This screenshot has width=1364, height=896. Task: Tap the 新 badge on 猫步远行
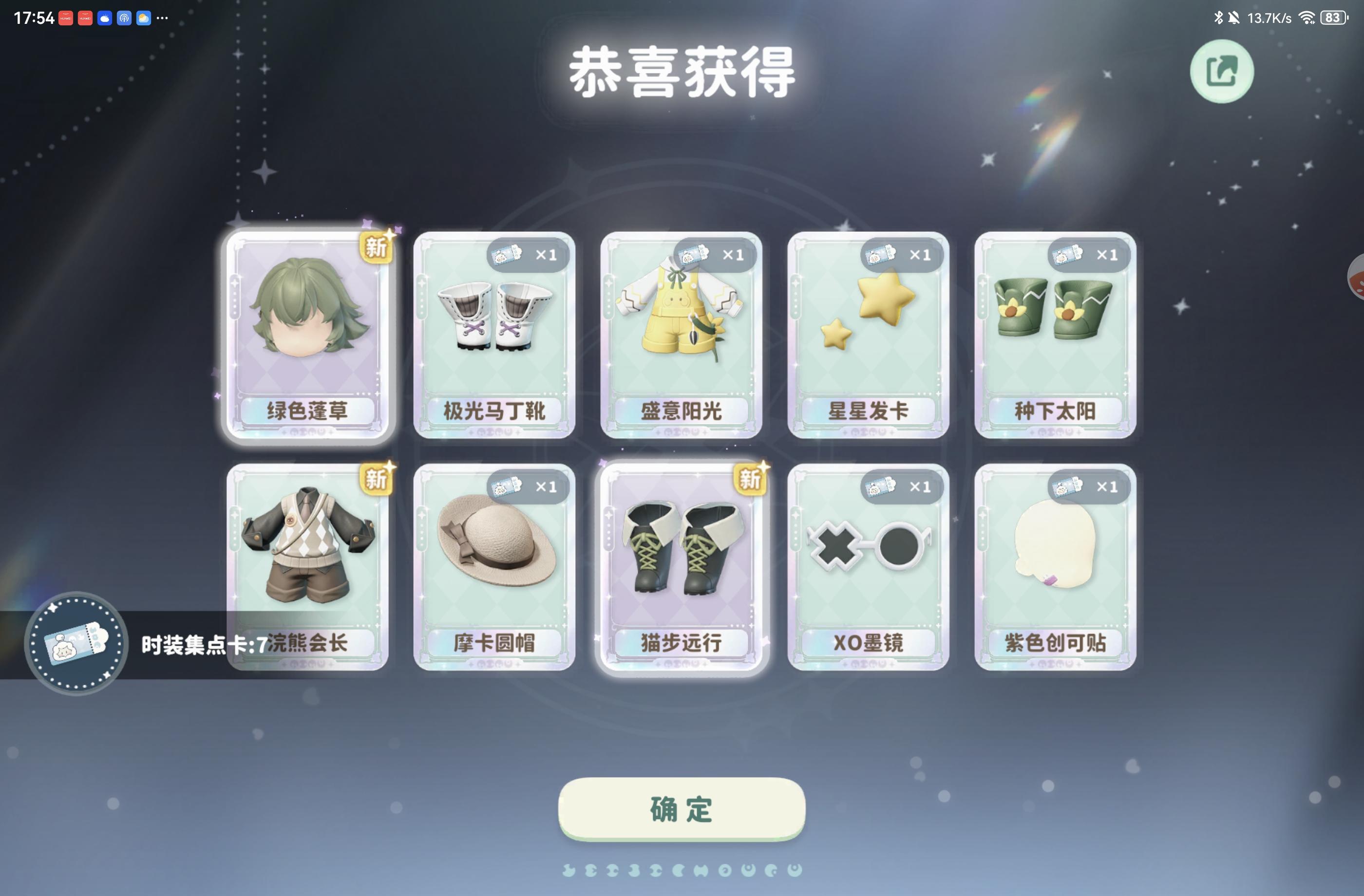[x=751, y=480]
